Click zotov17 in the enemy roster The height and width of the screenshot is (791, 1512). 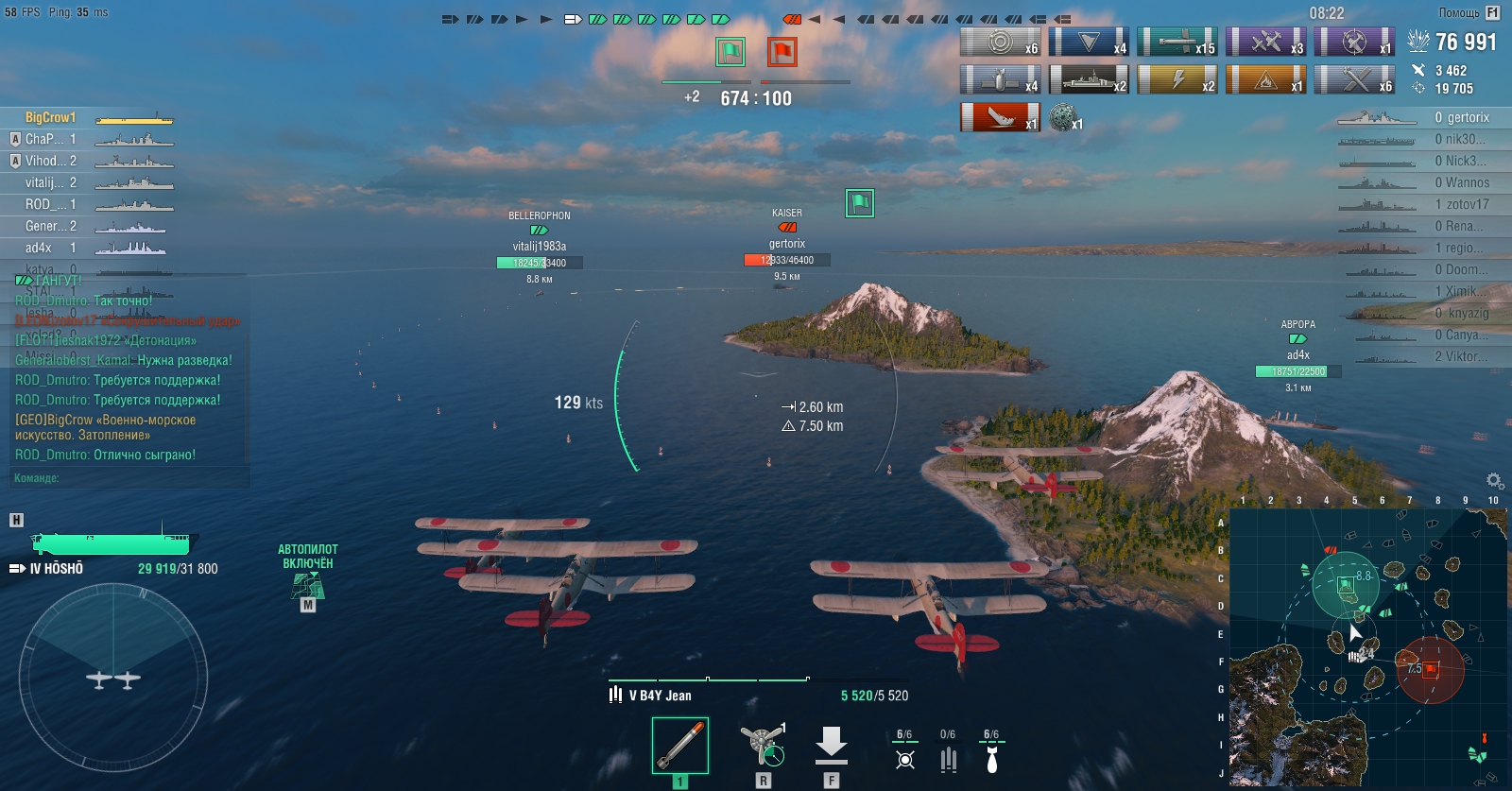[1467, 204]
